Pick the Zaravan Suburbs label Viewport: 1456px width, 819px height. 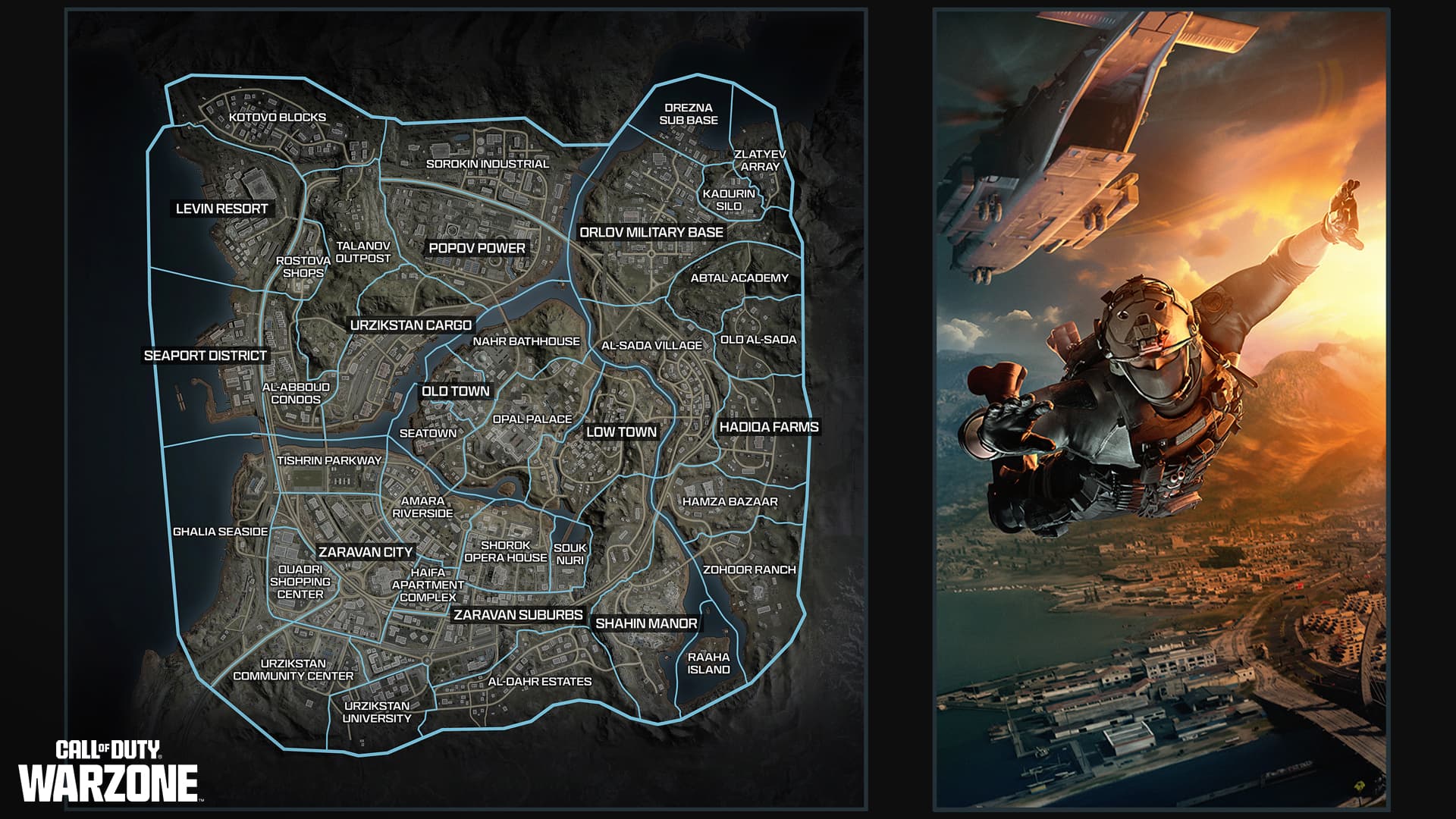click(x=518, y=615)
